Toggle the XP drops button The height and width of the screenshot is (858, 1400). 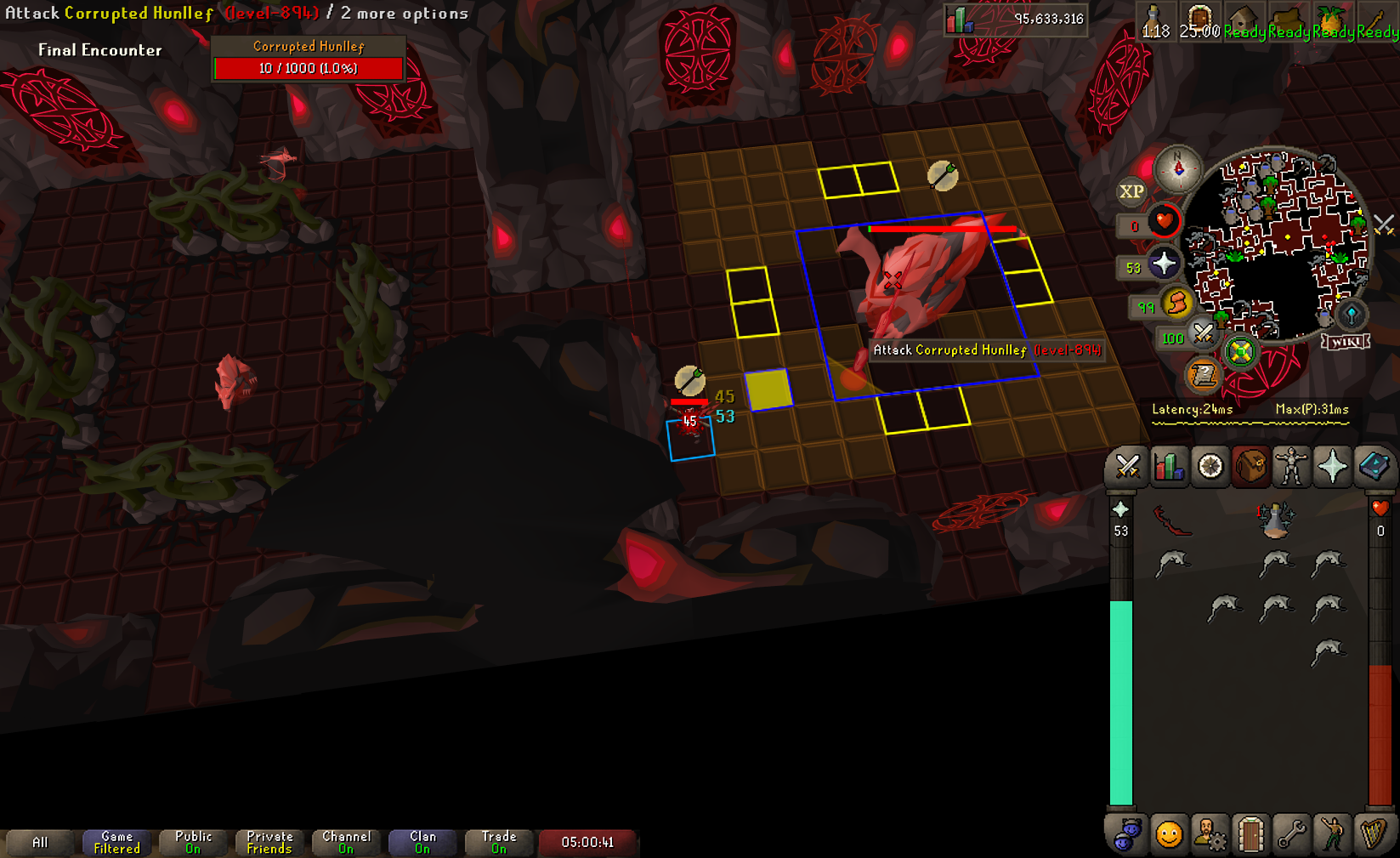click(1131, 192)
